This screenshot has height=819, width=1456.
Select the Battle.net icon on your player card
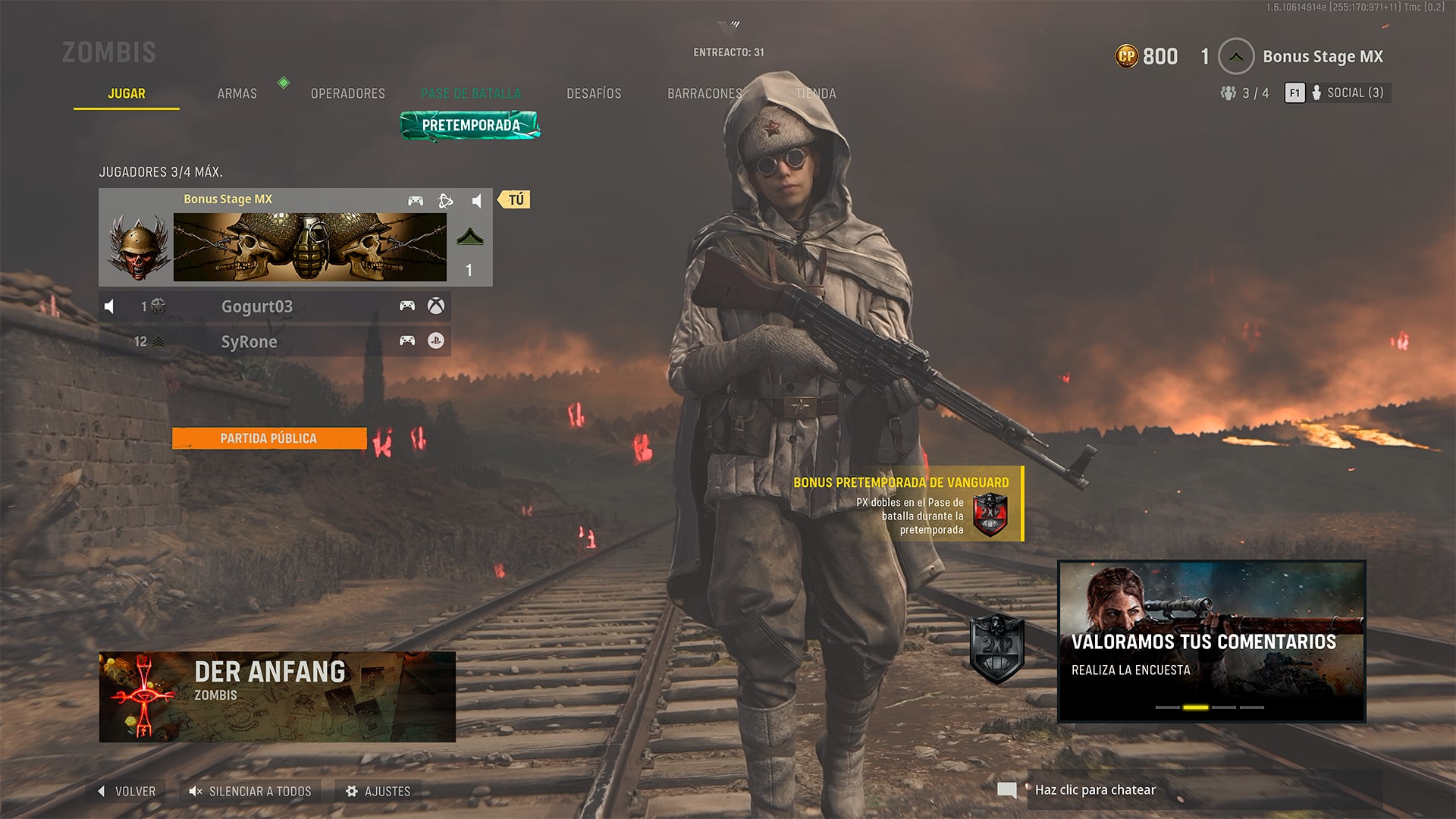444,199
